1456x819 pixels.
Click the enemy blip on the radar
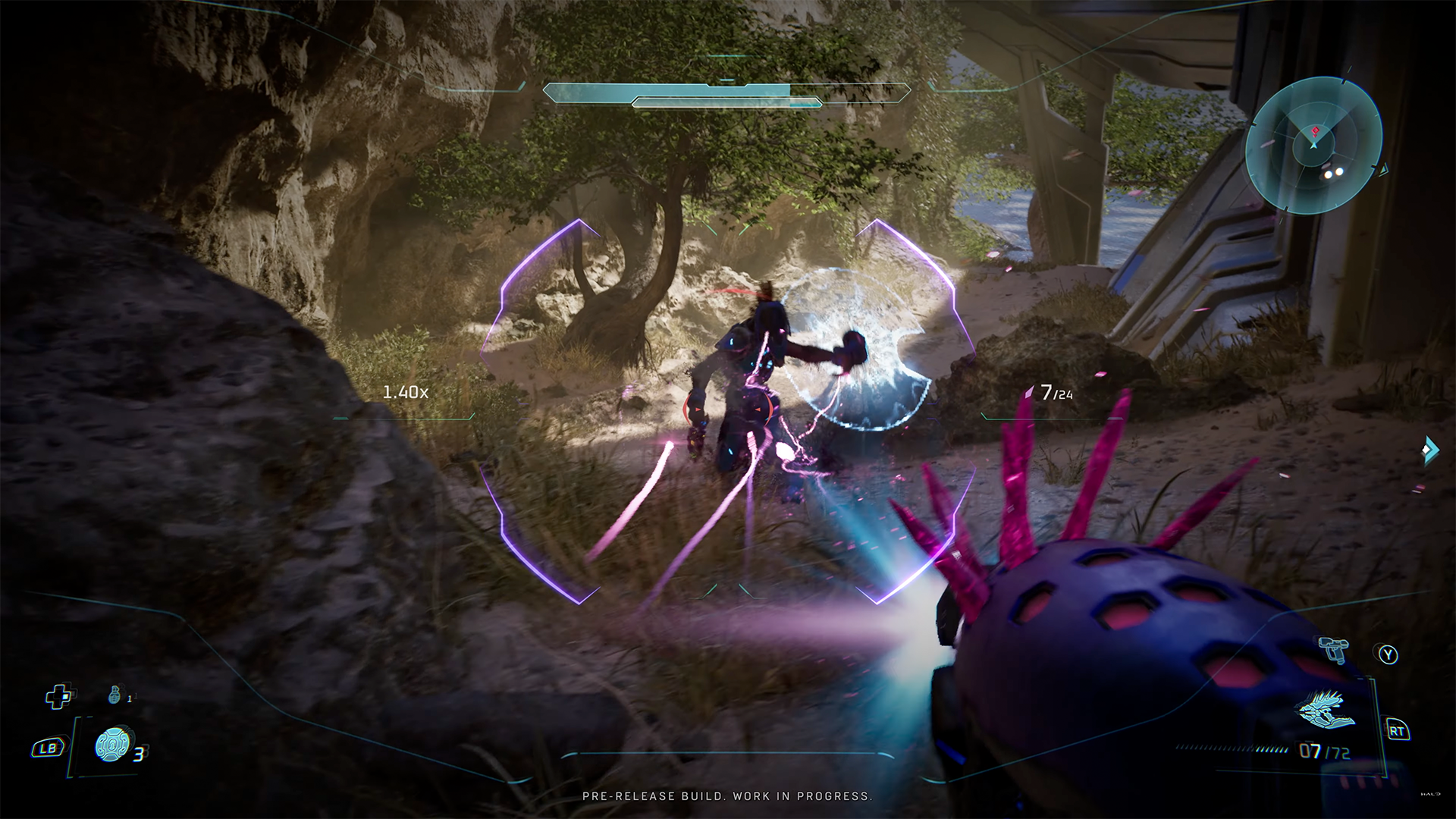click(x=1314, y=131)
